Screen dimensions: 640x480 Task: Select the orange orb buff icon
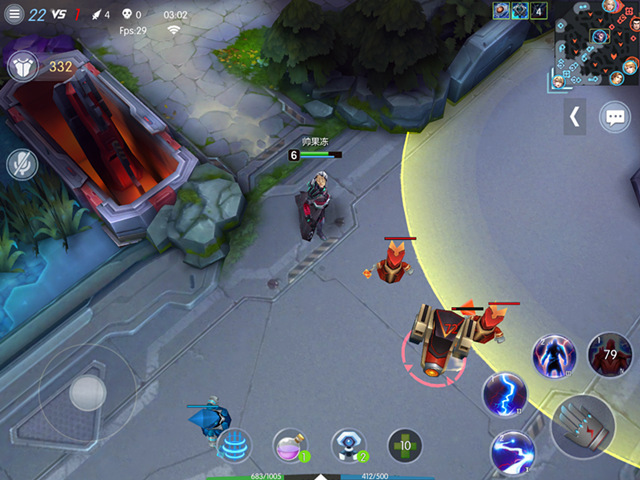(x=501, y=10)
